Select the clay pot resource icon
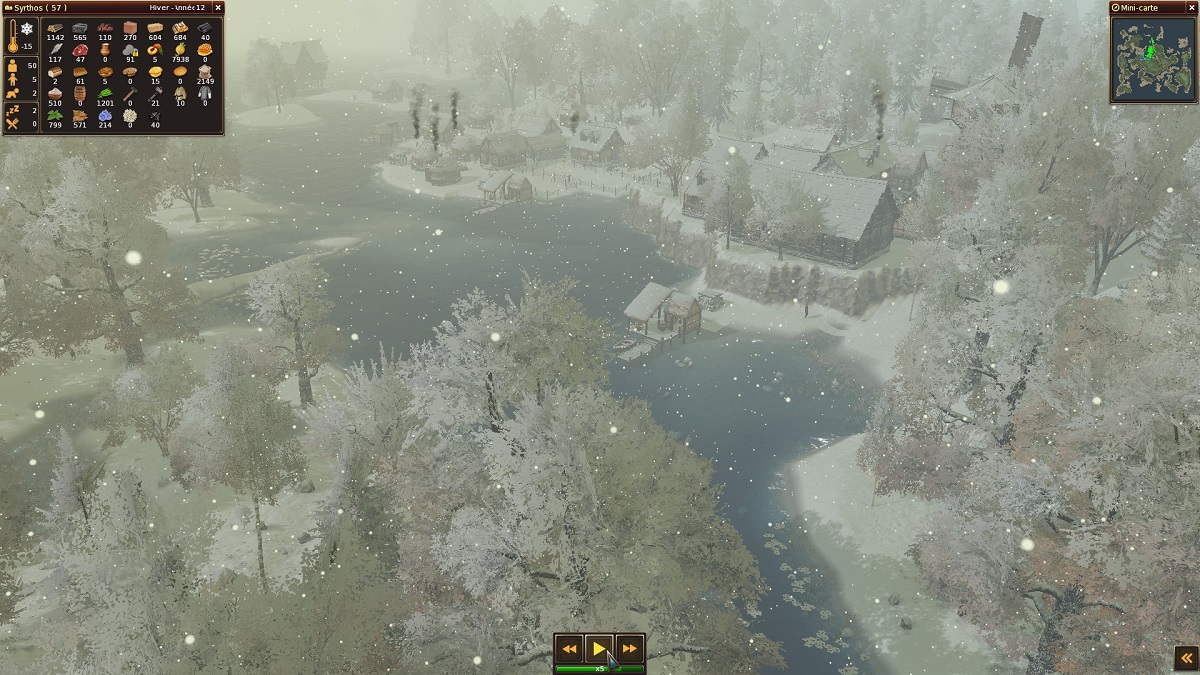Image resolution: width=1200 pixels, height=675 pixels. tap(105, 50)
